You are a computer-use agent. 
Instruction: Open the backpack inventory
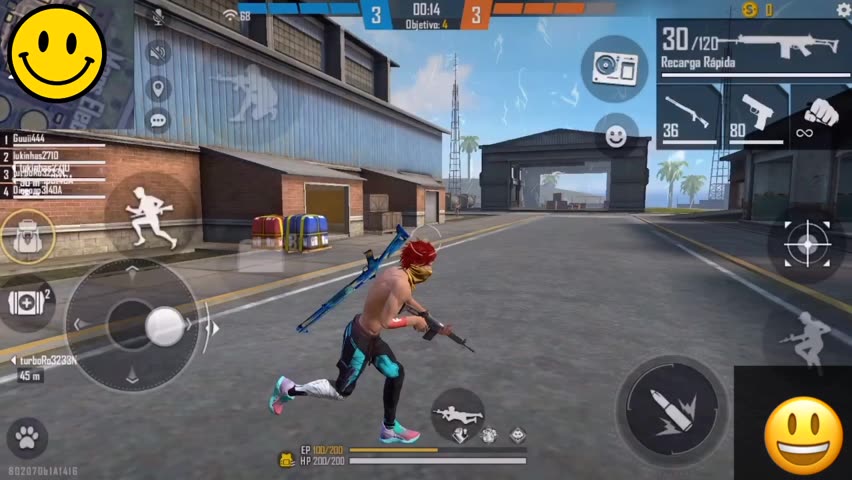click(27, 236)
